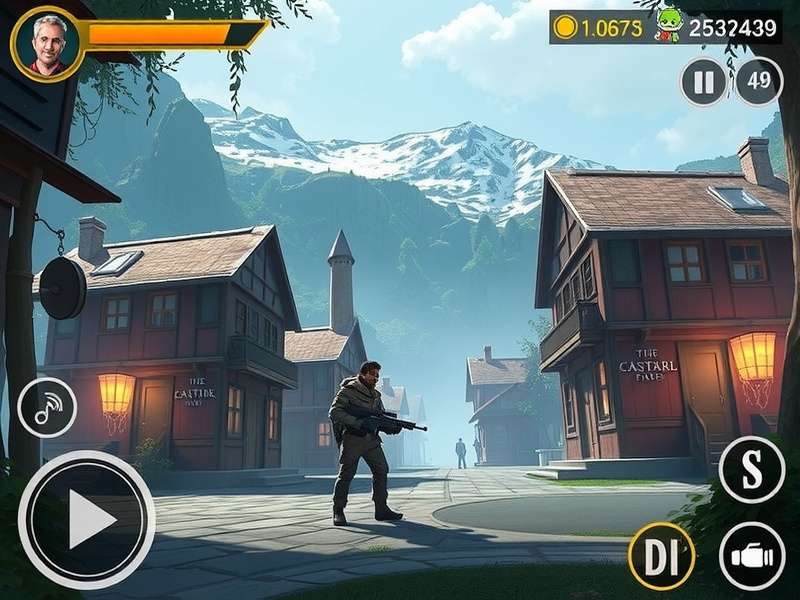
Task: Tap the large play arrow button
Action: click(x=87, y=520)
